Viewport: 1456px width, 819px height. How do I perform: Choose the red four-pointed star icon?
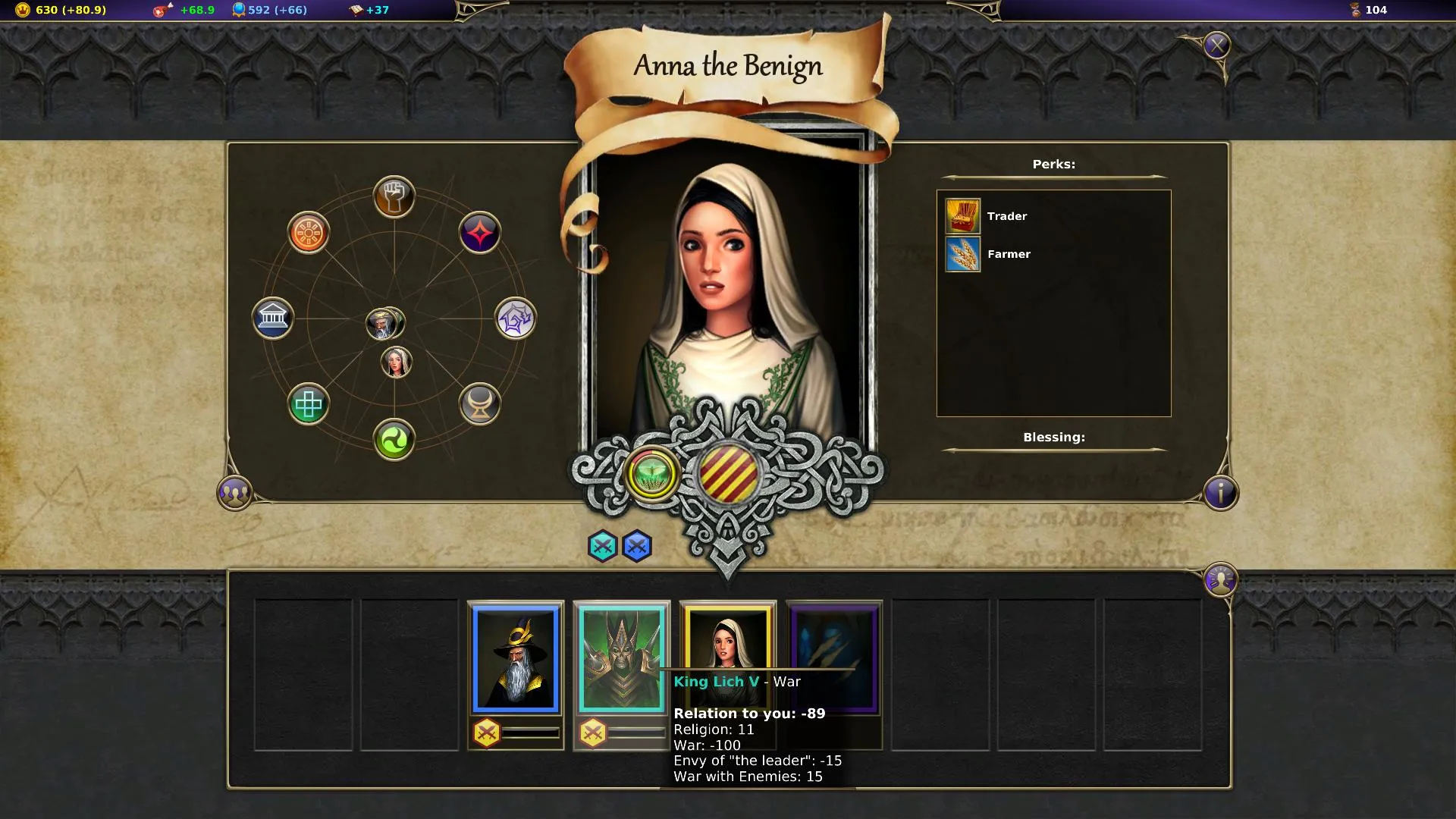[479, 232]
